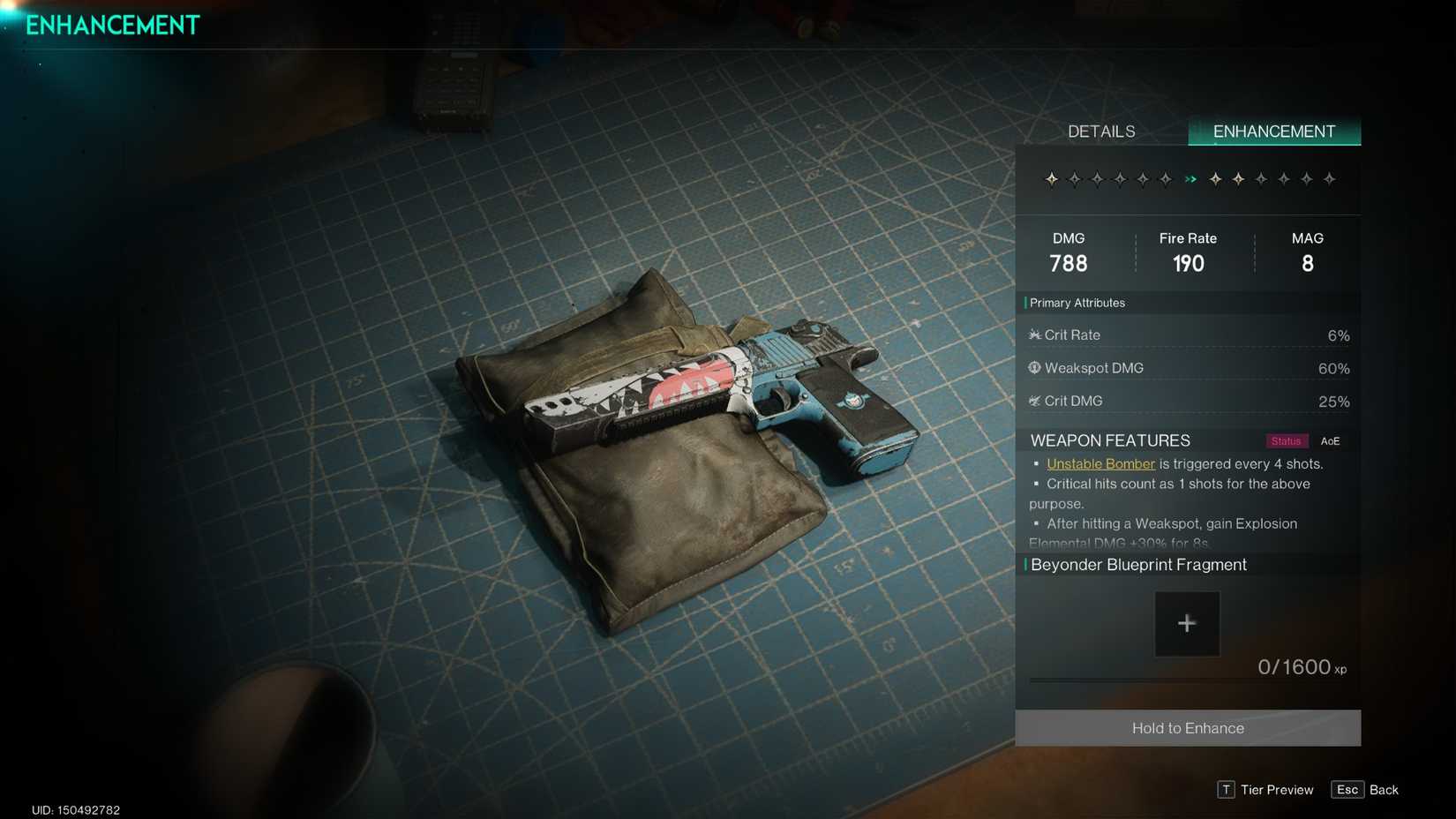Screen dimensions: 1456x819
Task: Click the last star in the tier row
Action: pos(1328,178)
